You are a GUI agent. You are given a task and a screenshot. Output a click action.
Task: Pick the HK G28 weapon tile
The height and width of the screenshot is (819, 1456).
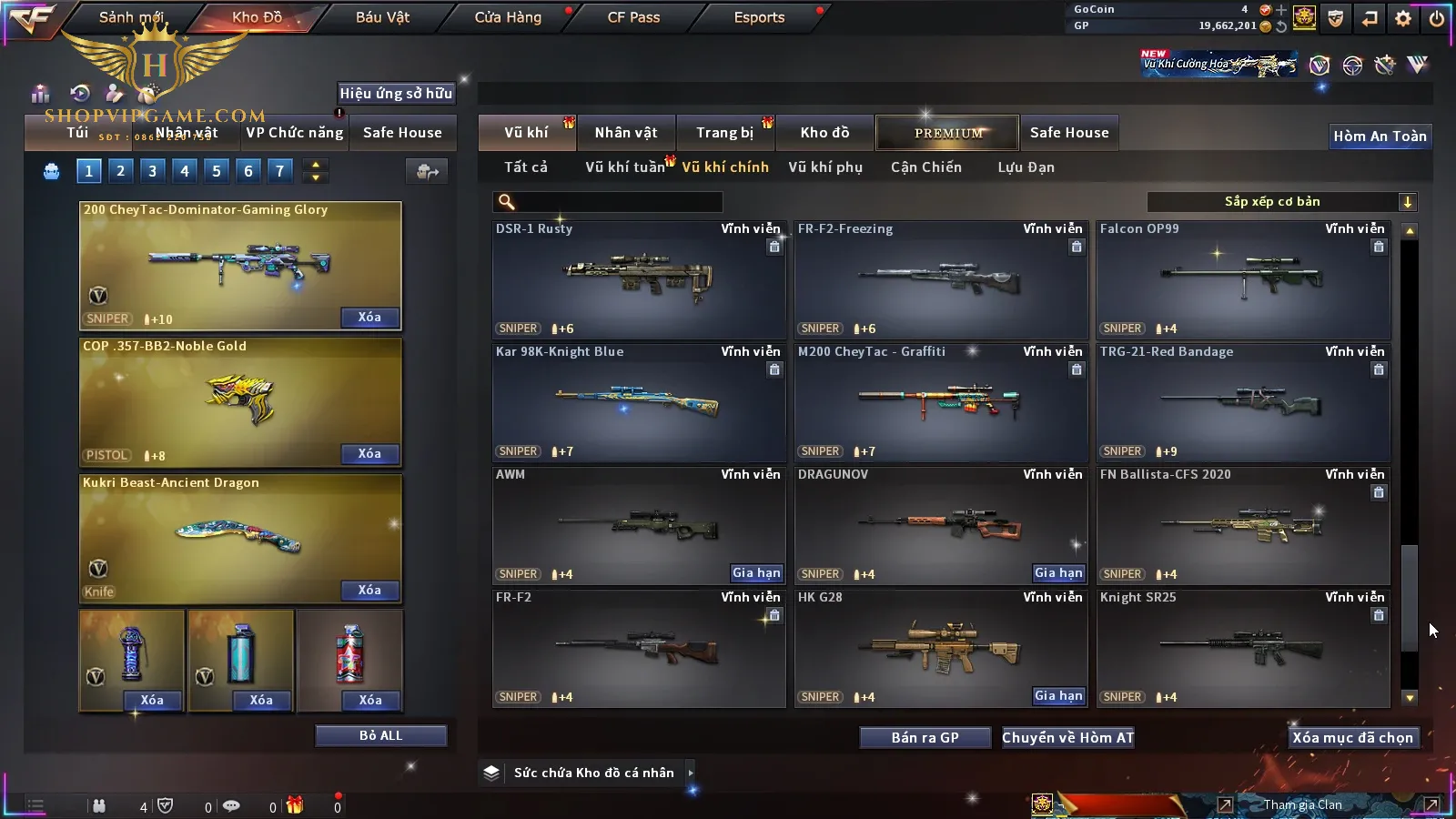point(940,648)
